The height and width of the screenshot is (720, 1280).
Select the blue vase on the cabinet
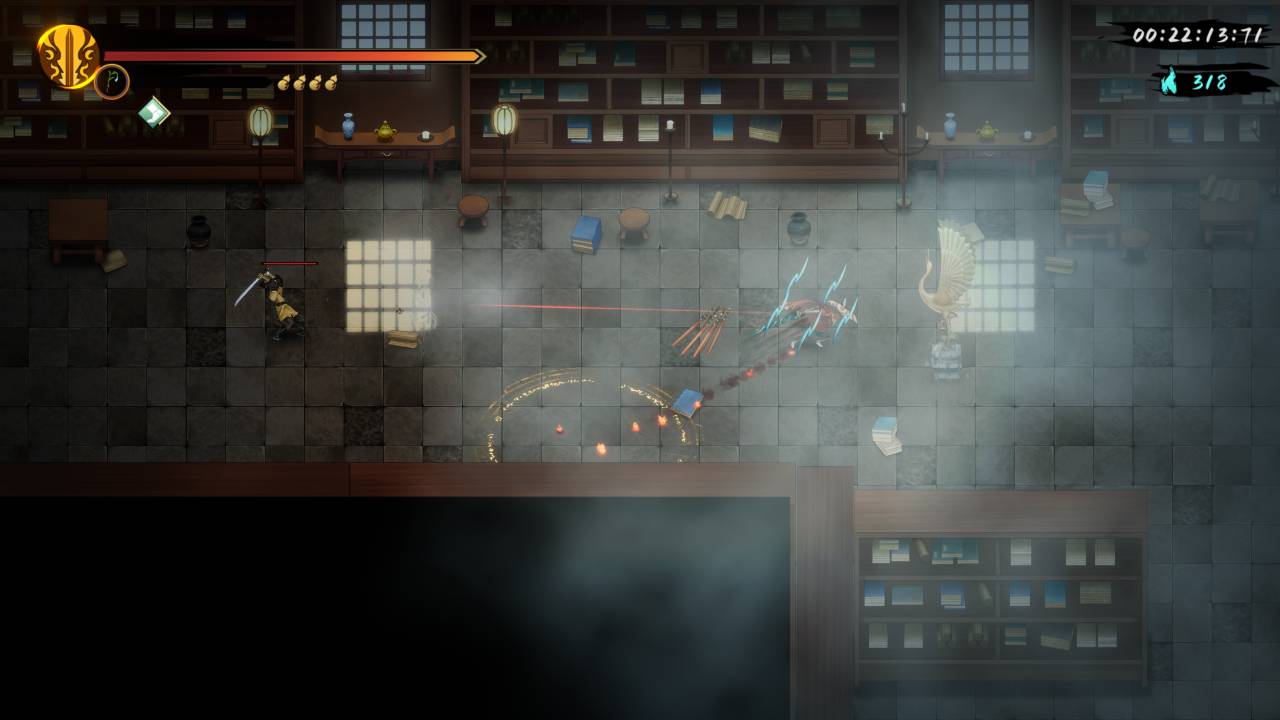[347, 127]
